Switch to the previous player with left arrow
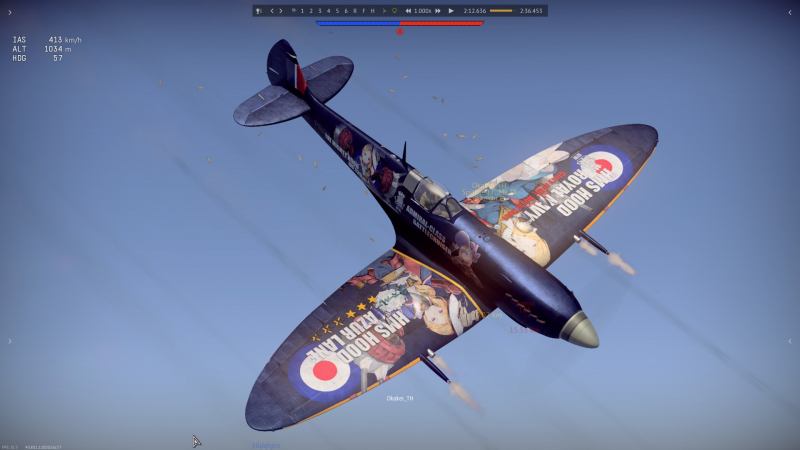Screen dimensions: 800x450 point(271,11)
